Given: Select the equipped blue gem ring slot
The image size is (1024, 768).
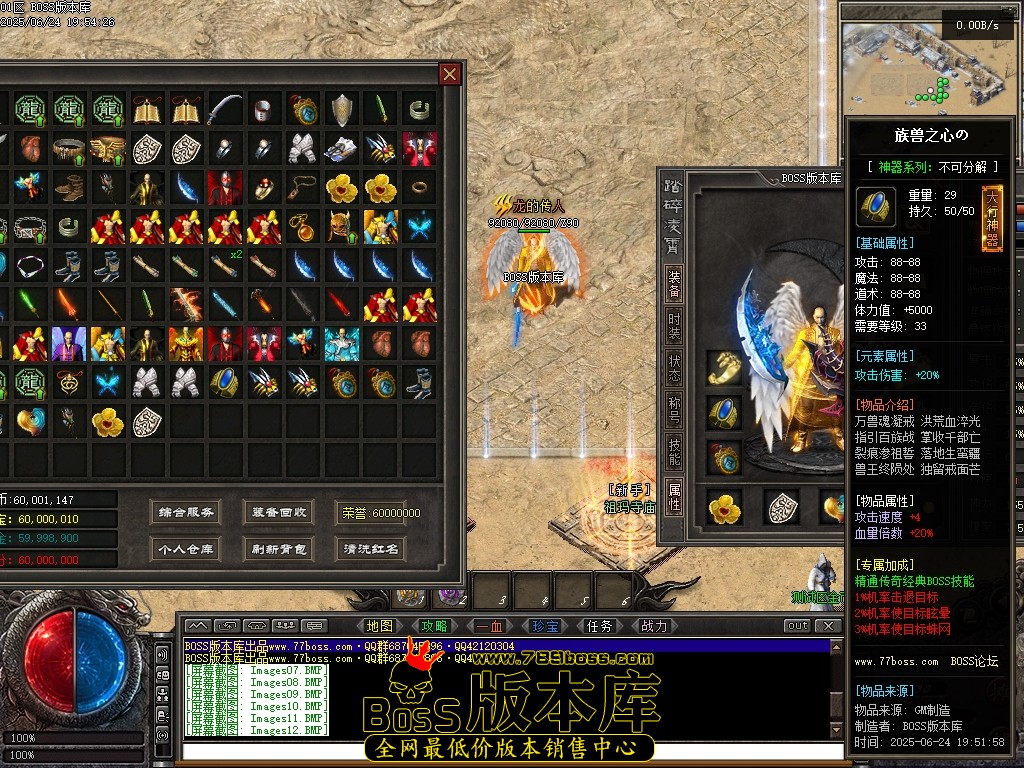Looking at the screenshot, I should pyautogui.click(x=724, y=411).
